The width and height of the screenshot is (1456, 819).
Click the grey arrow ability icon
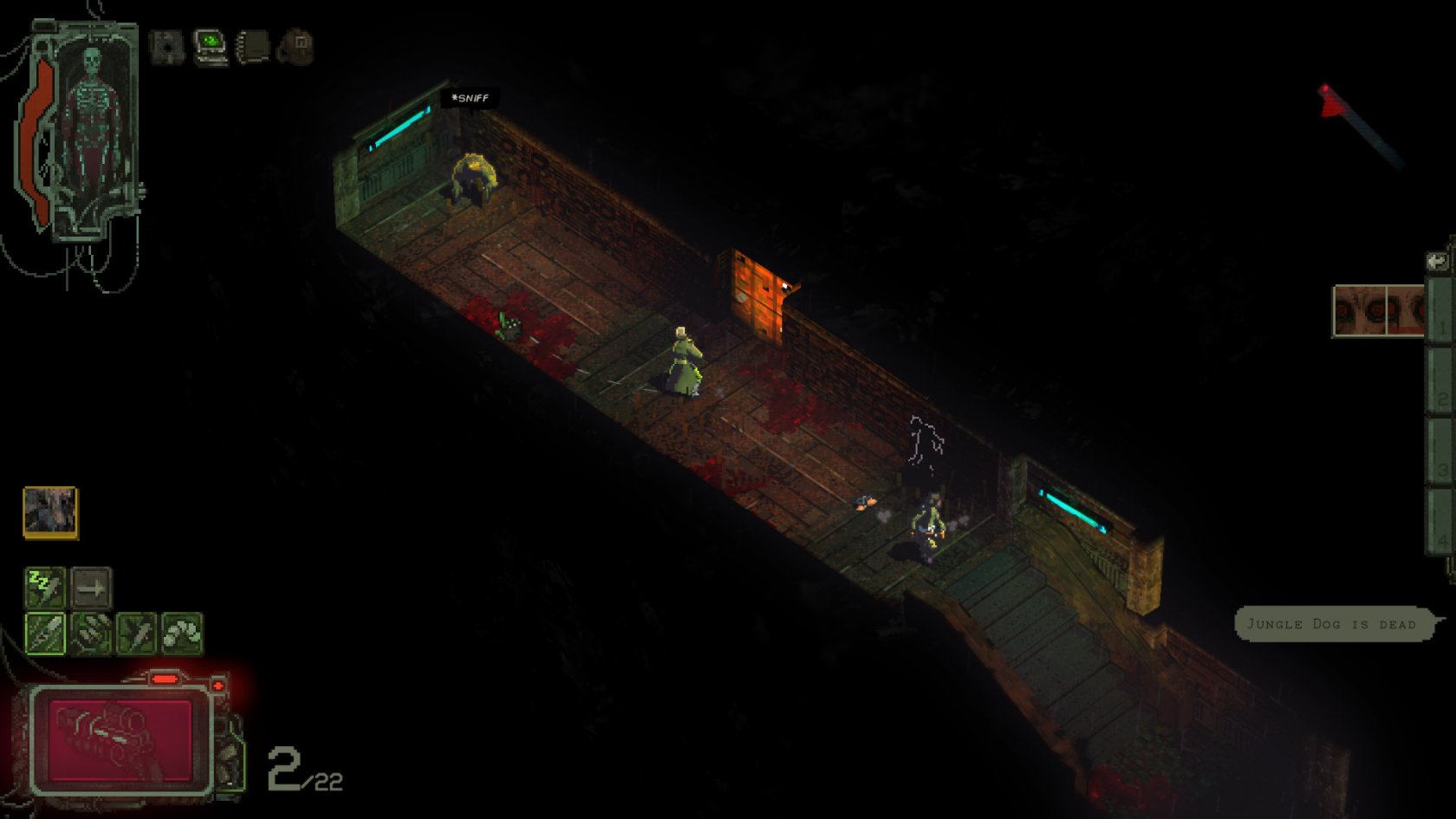point(91,588)
